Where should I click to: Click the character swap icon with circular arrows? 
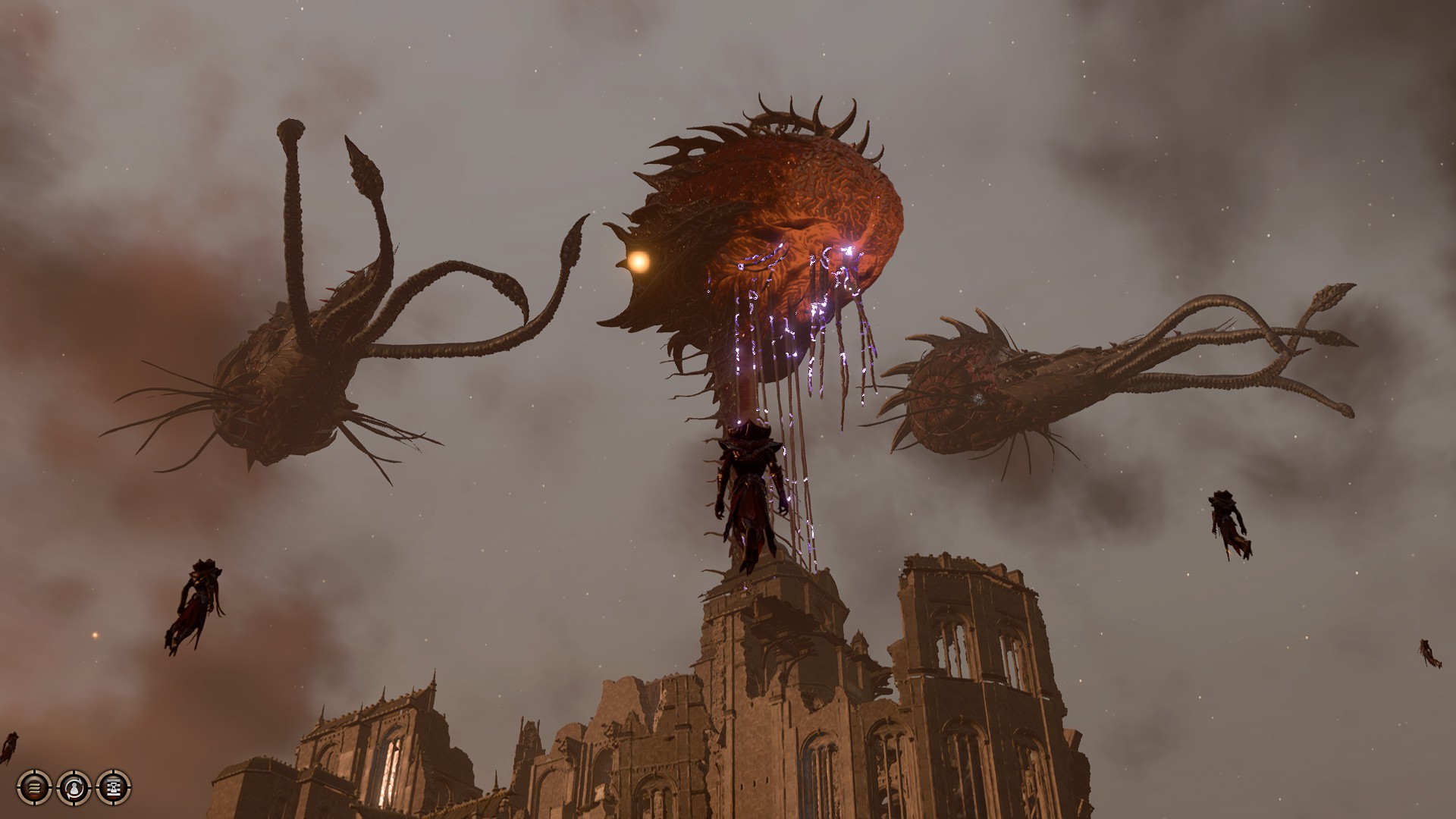[x=74, y=787]
